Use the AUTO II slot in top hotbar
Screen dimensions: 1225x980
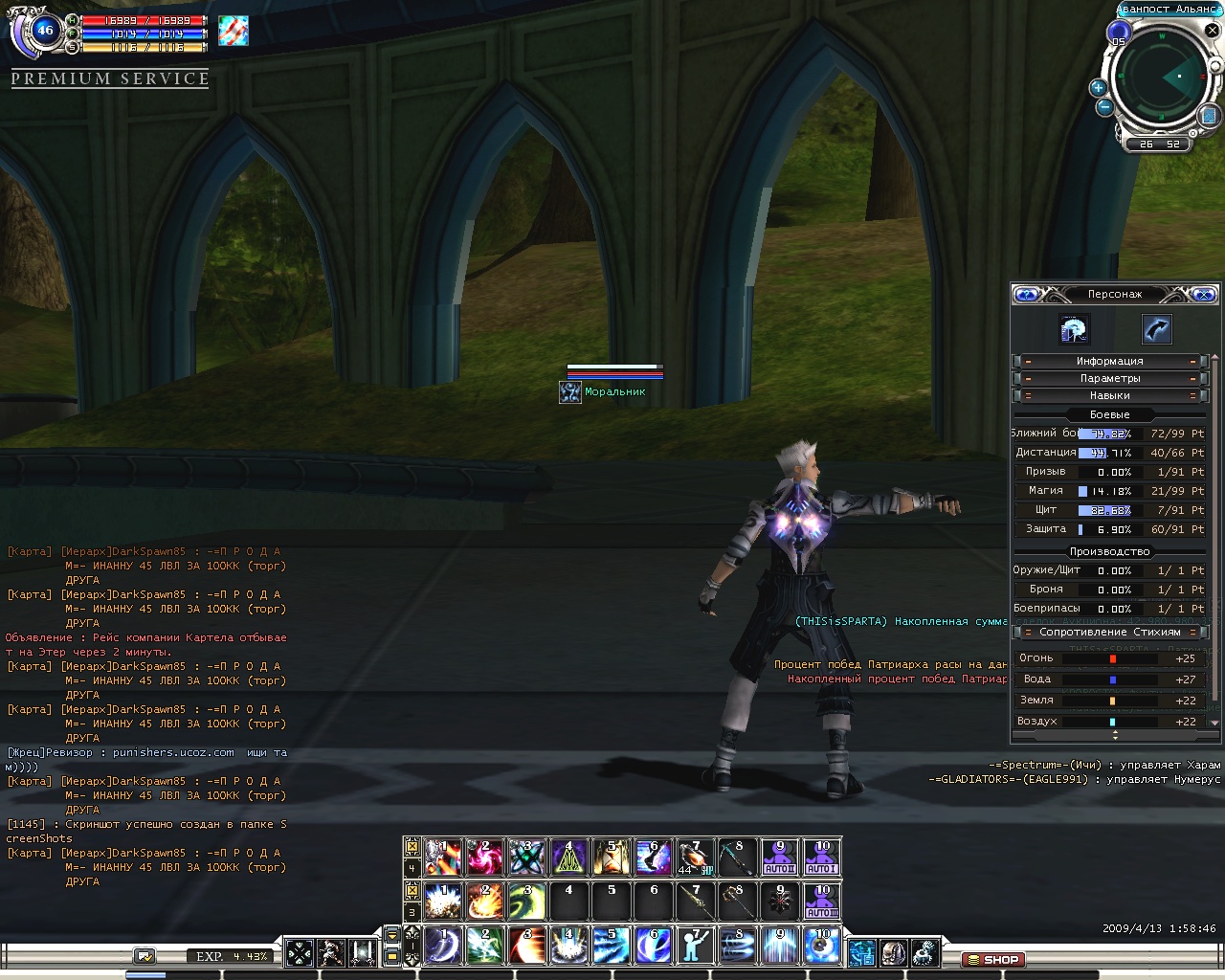pyautogui.click(x=780, y=857)
